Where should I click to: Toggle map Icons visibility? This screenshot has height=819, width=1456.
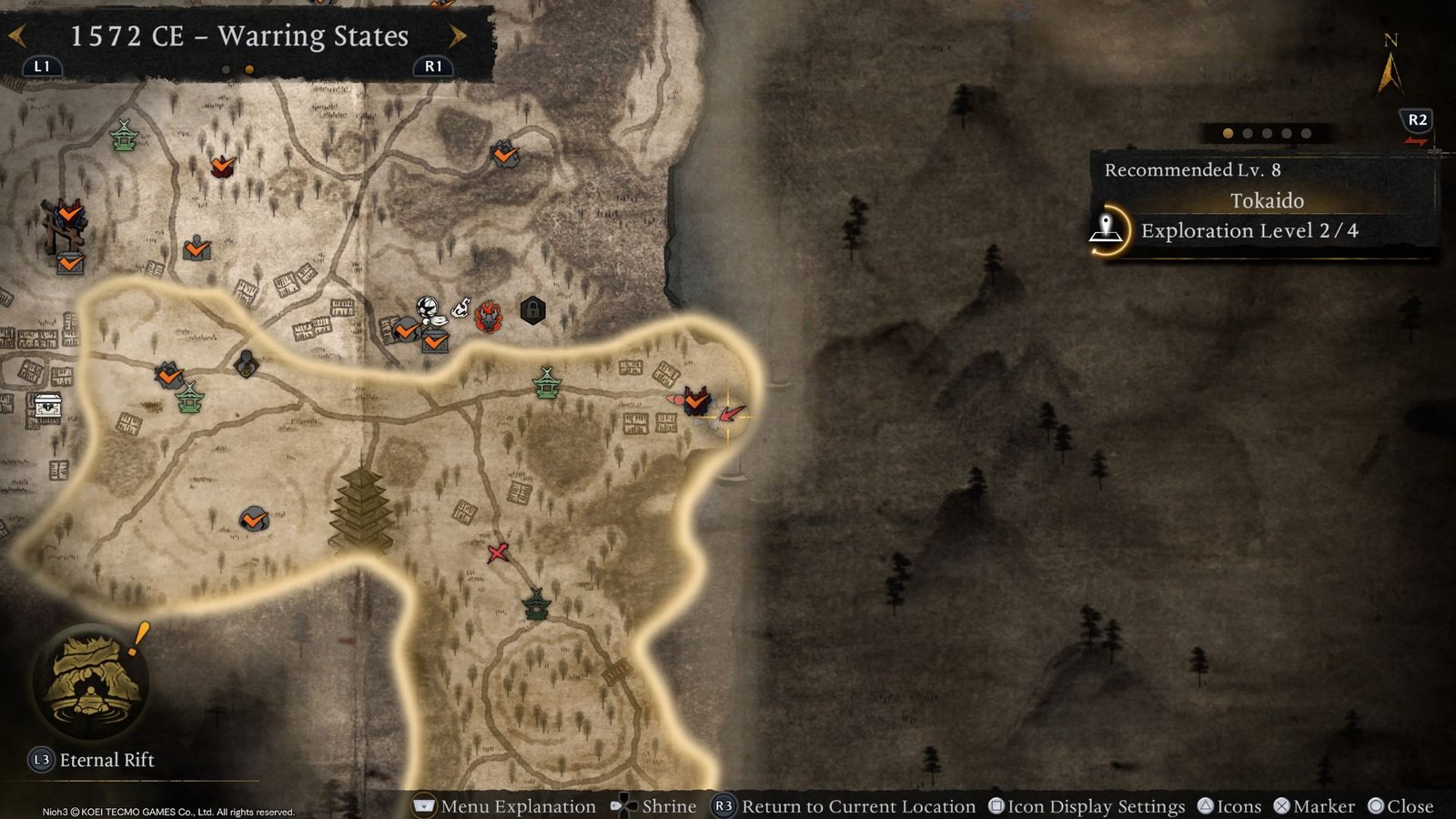click(1233, 806)
